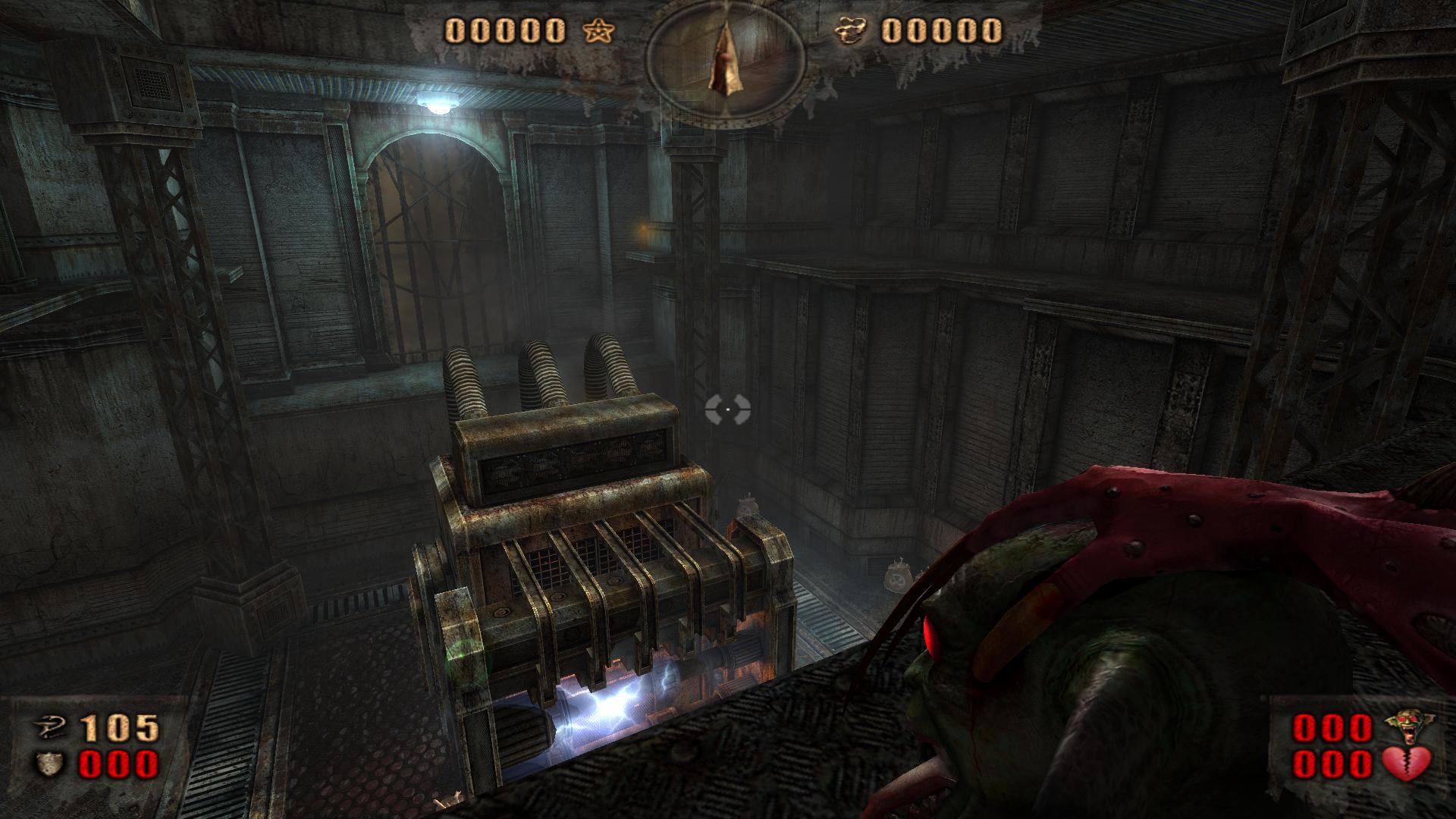Select the gold star score icon
1456x819 pixels.
598,32
